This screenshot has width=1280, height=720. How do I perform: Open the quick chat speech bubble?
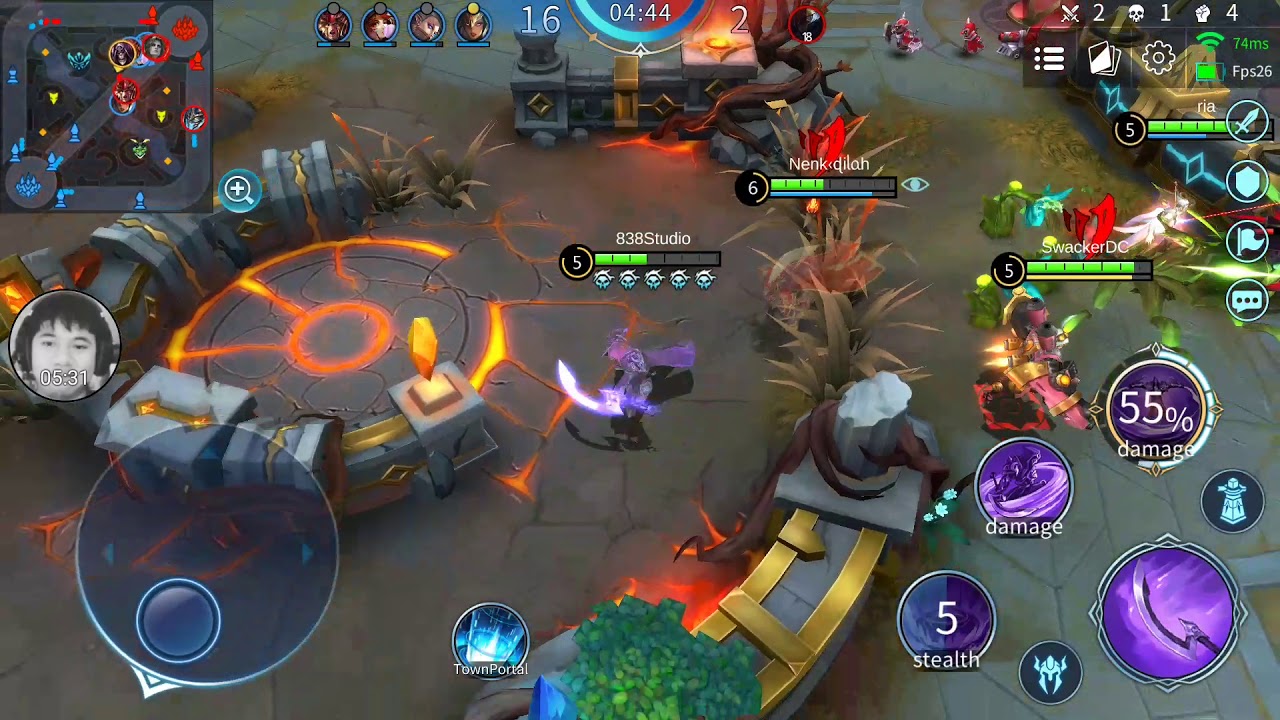click(1248, 300)
